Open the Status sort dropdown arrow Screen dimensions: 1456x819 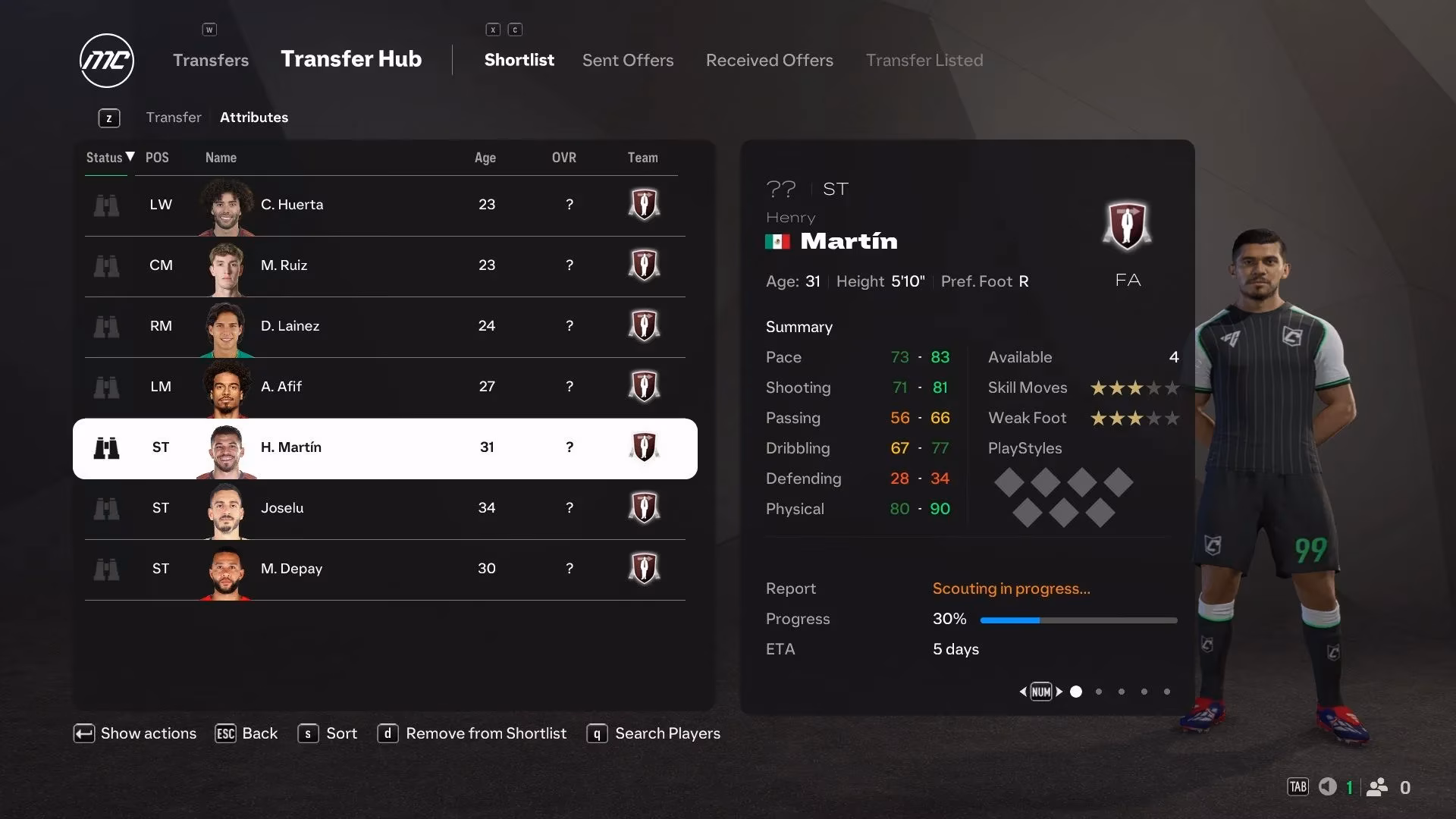click(127, 157)
